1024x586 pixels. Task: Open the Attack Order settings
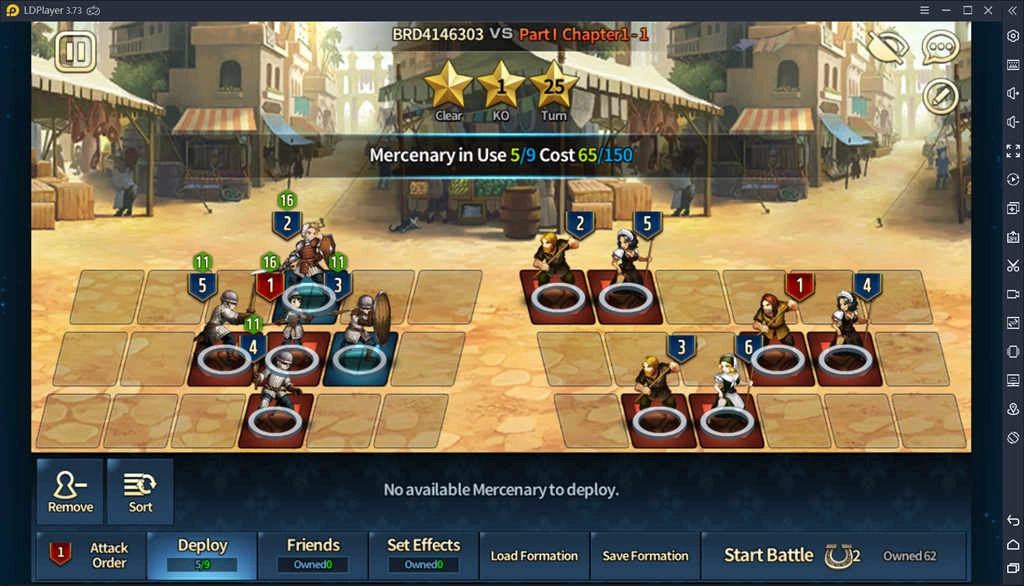[x=90, y=555]
